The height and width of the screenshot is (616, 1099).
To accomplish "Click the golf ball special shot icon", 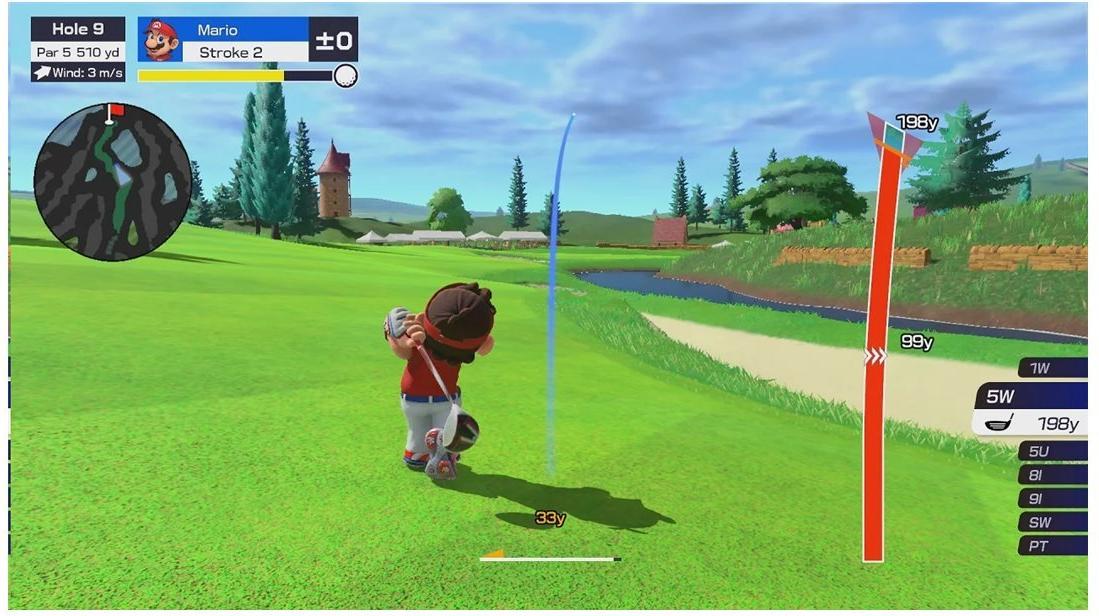I will click(345, 76).
